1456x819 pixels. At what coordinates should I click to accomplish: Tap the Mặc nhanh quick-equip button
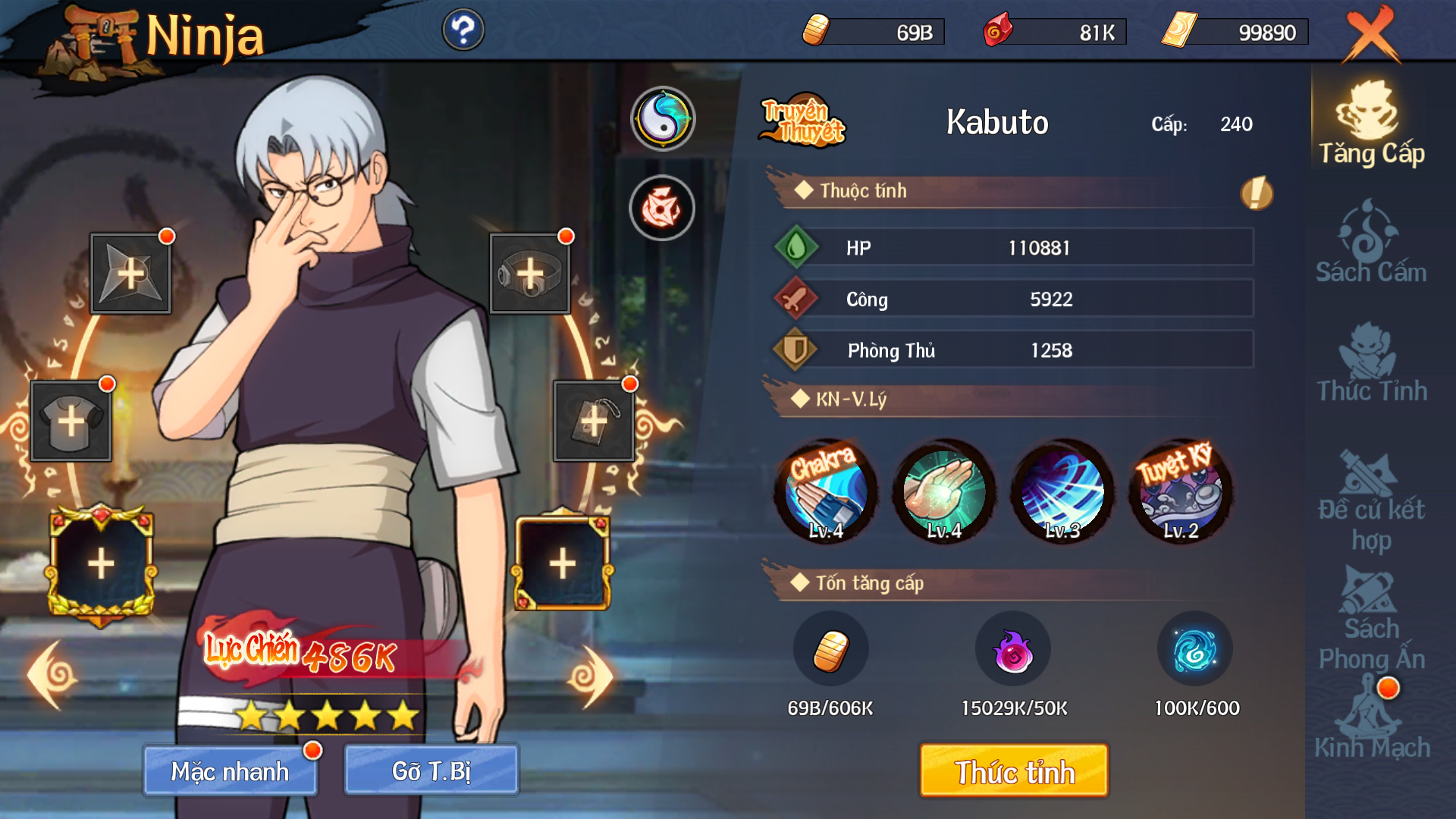click(230, 770)
